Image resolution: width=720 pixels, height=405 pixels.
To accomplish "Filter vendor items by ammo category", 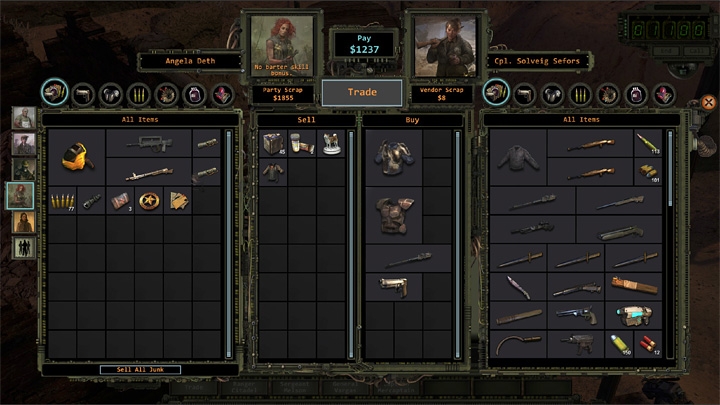I will 581,95.
